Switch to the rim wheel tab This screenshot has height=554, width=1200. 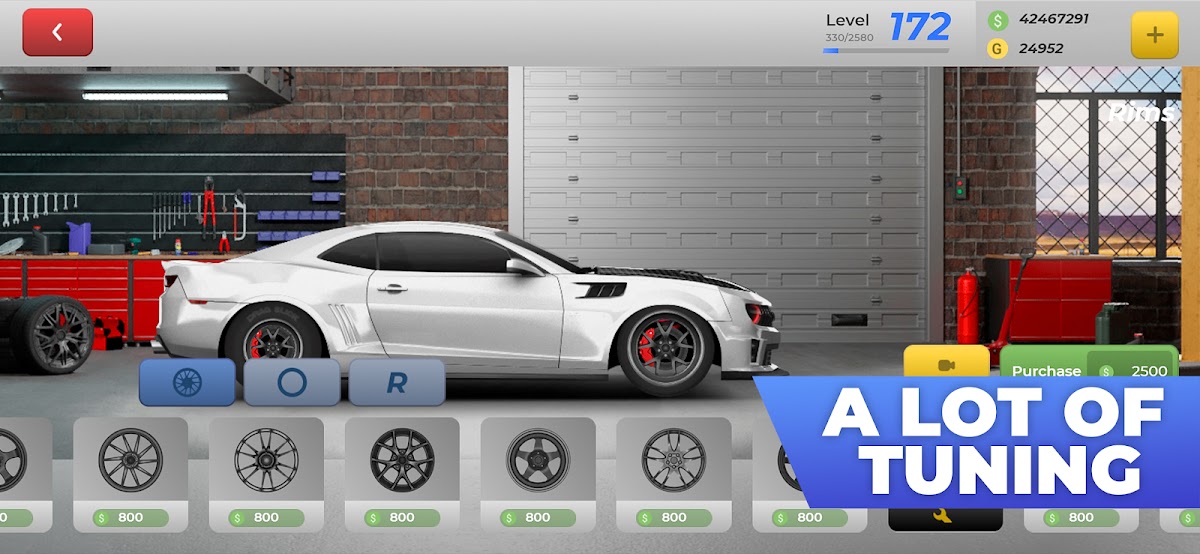[x=187, y=382]
